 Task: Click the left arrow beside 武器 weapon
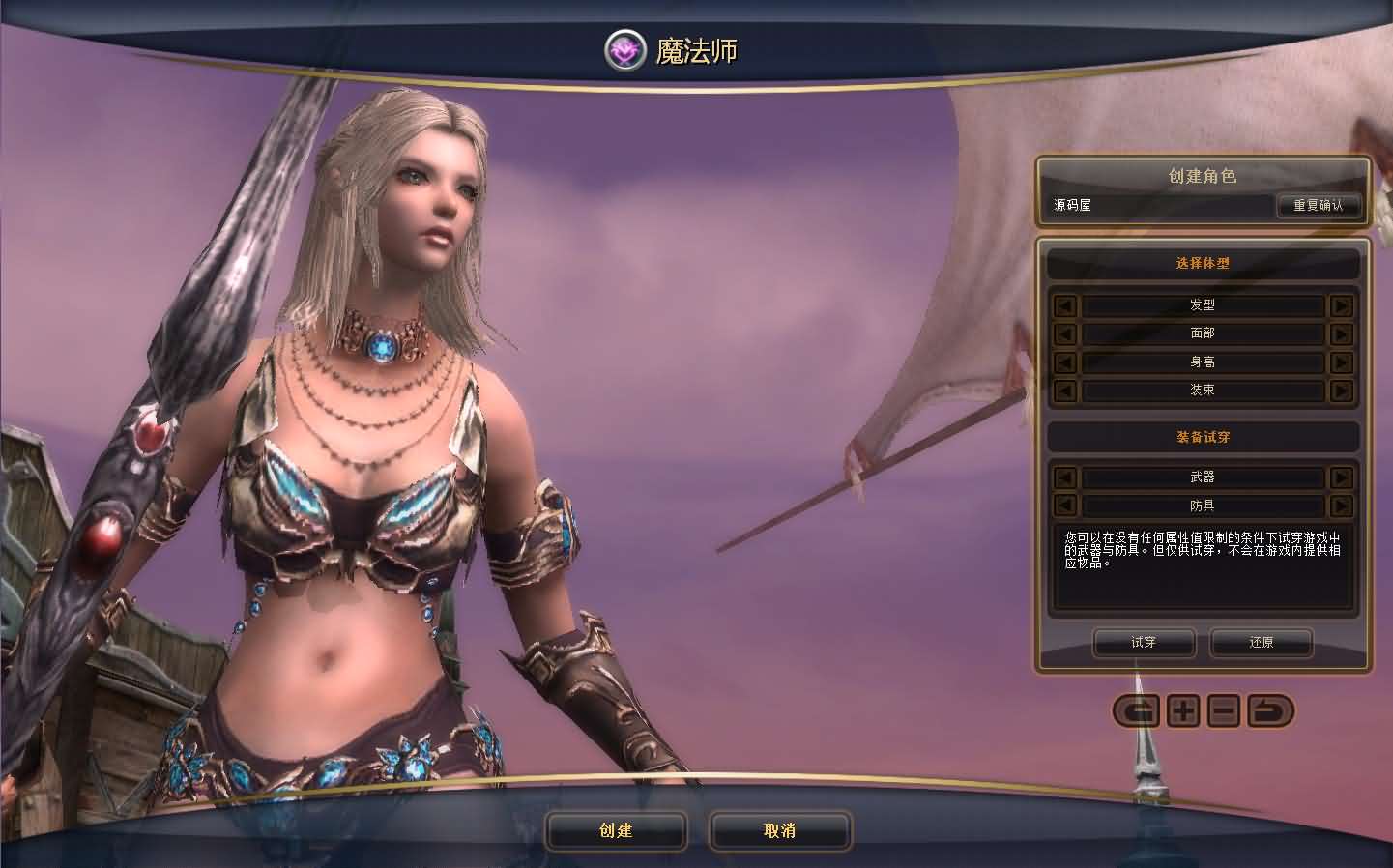coord(1063,477)
